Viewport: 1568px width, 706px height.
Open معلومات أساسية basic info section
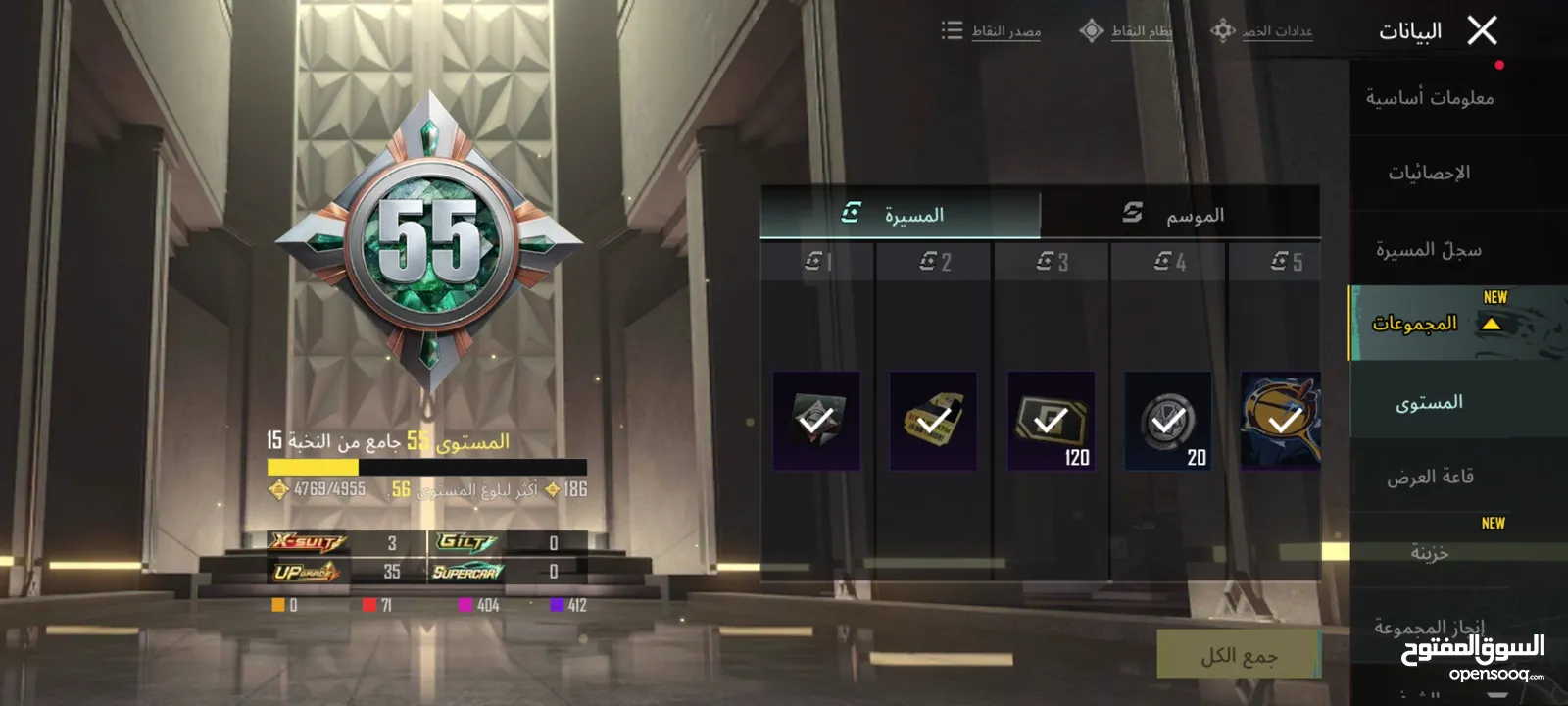click(x=1430, y=98)
